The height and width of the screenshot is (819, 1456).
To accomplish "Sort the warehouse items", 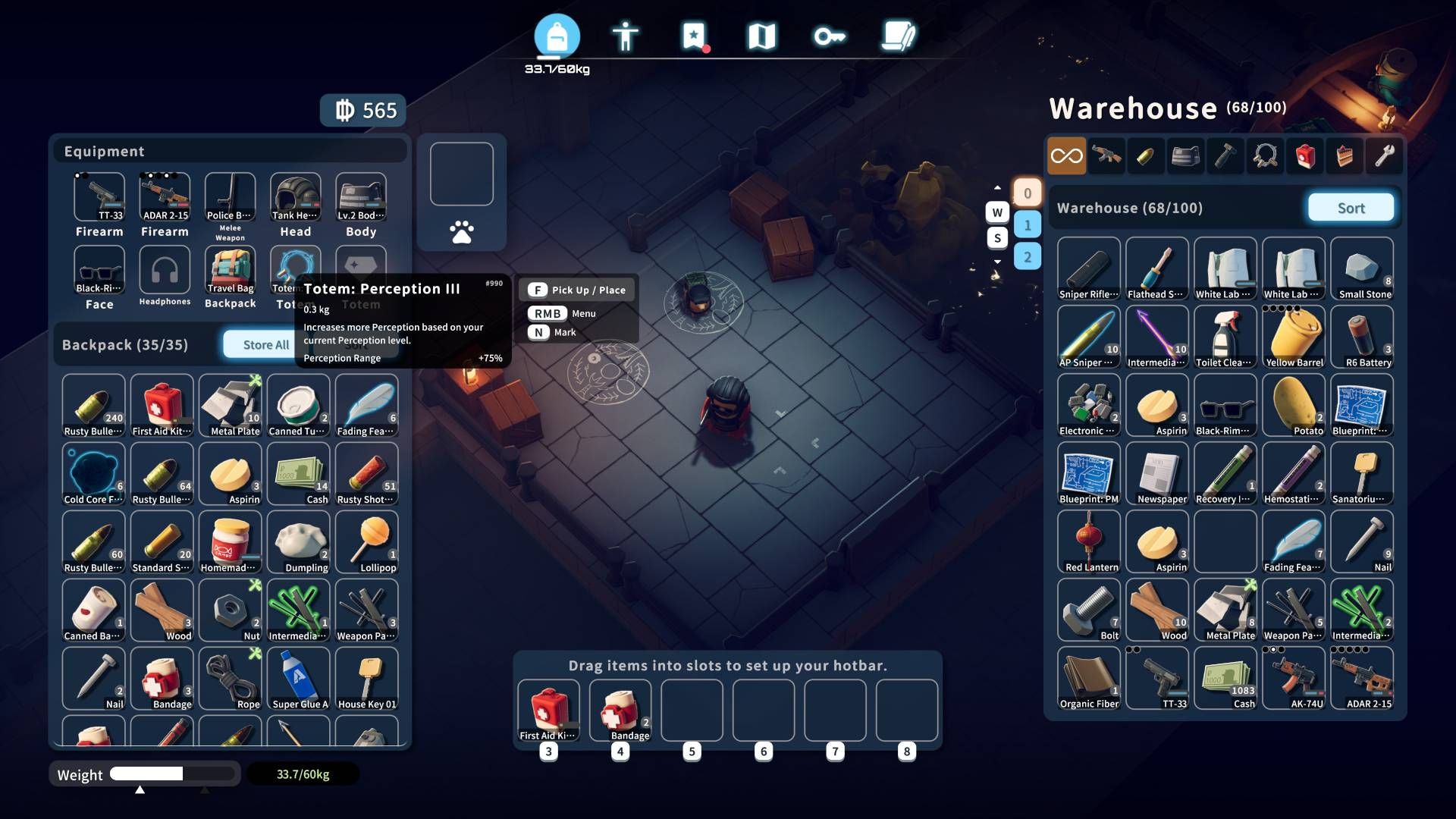I will point(1351,208).
